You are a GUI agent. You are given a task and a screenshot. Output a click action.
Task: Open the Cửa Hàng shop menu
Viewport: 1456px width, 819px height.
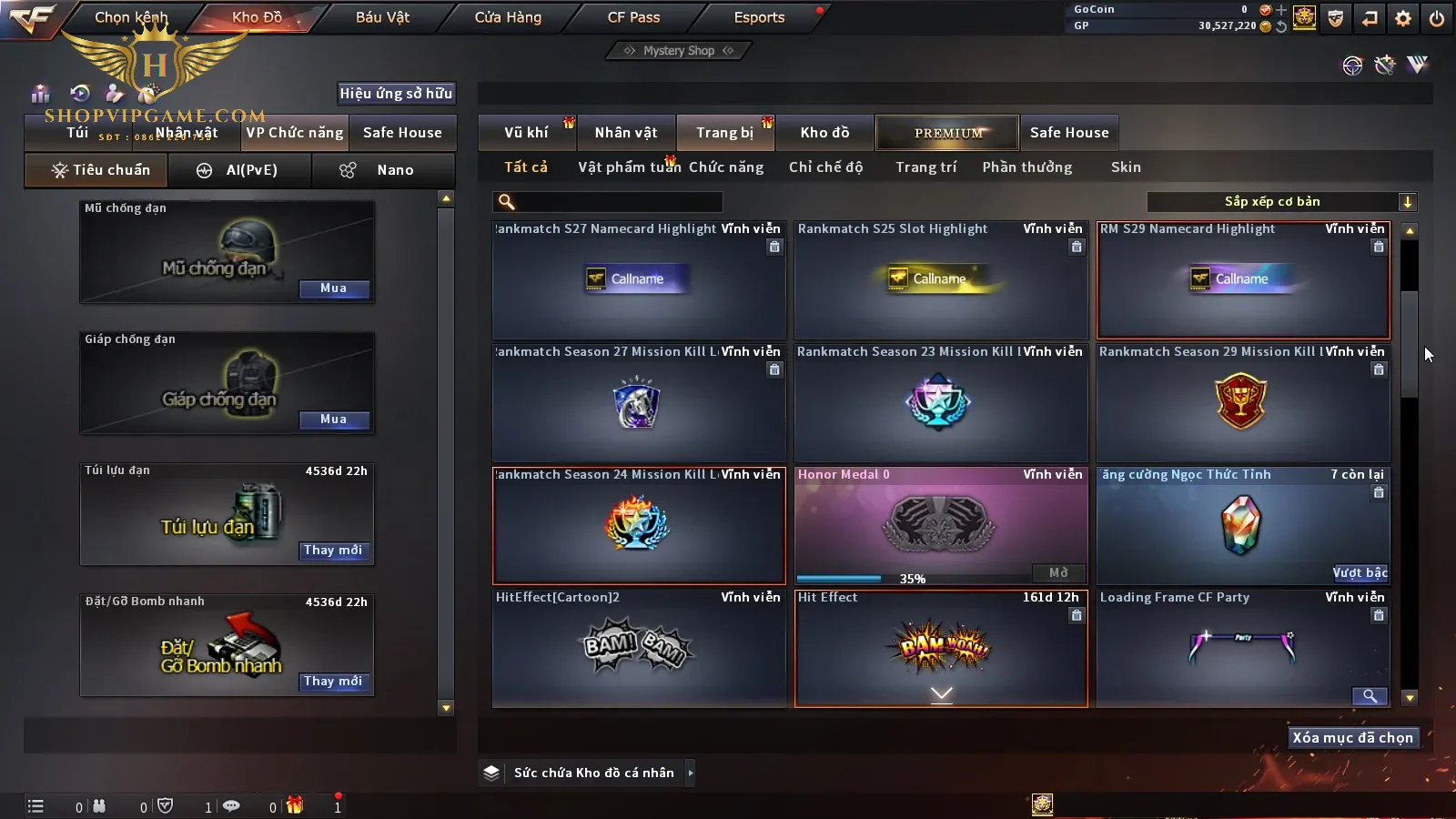[508, 17]
